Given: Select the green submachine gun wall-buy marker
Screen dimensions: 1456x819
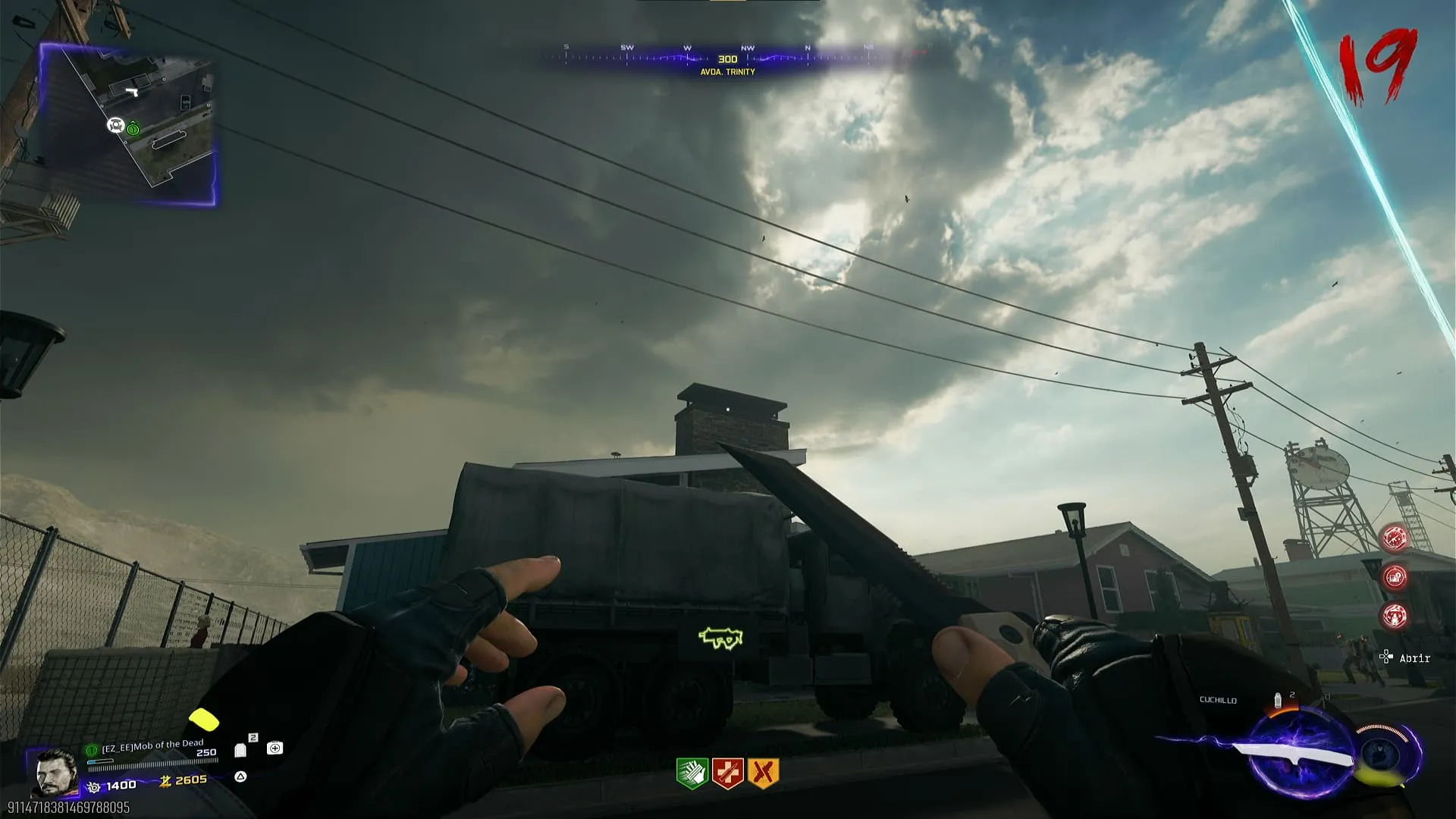Looking at the screenshot, I should (720, 639).
